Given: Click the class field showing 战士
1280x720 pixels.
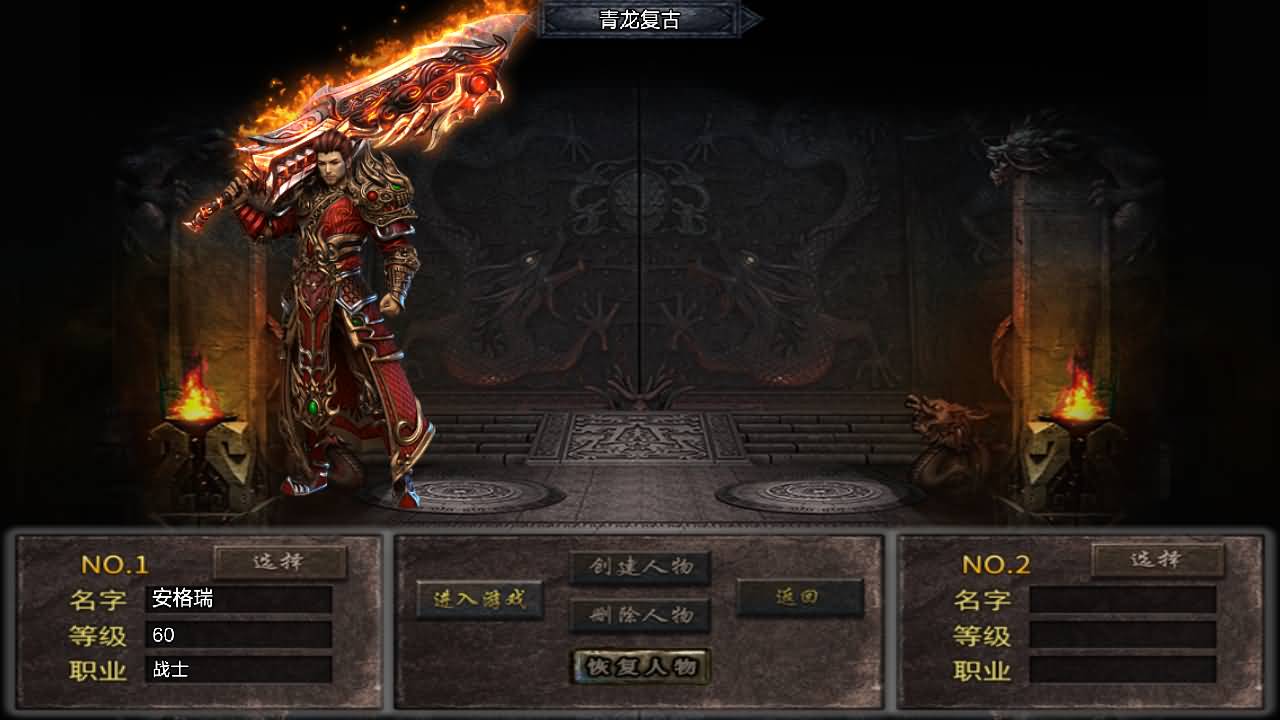Looking at the screenshot, I should pyautogui.click(x=237, y=672).
